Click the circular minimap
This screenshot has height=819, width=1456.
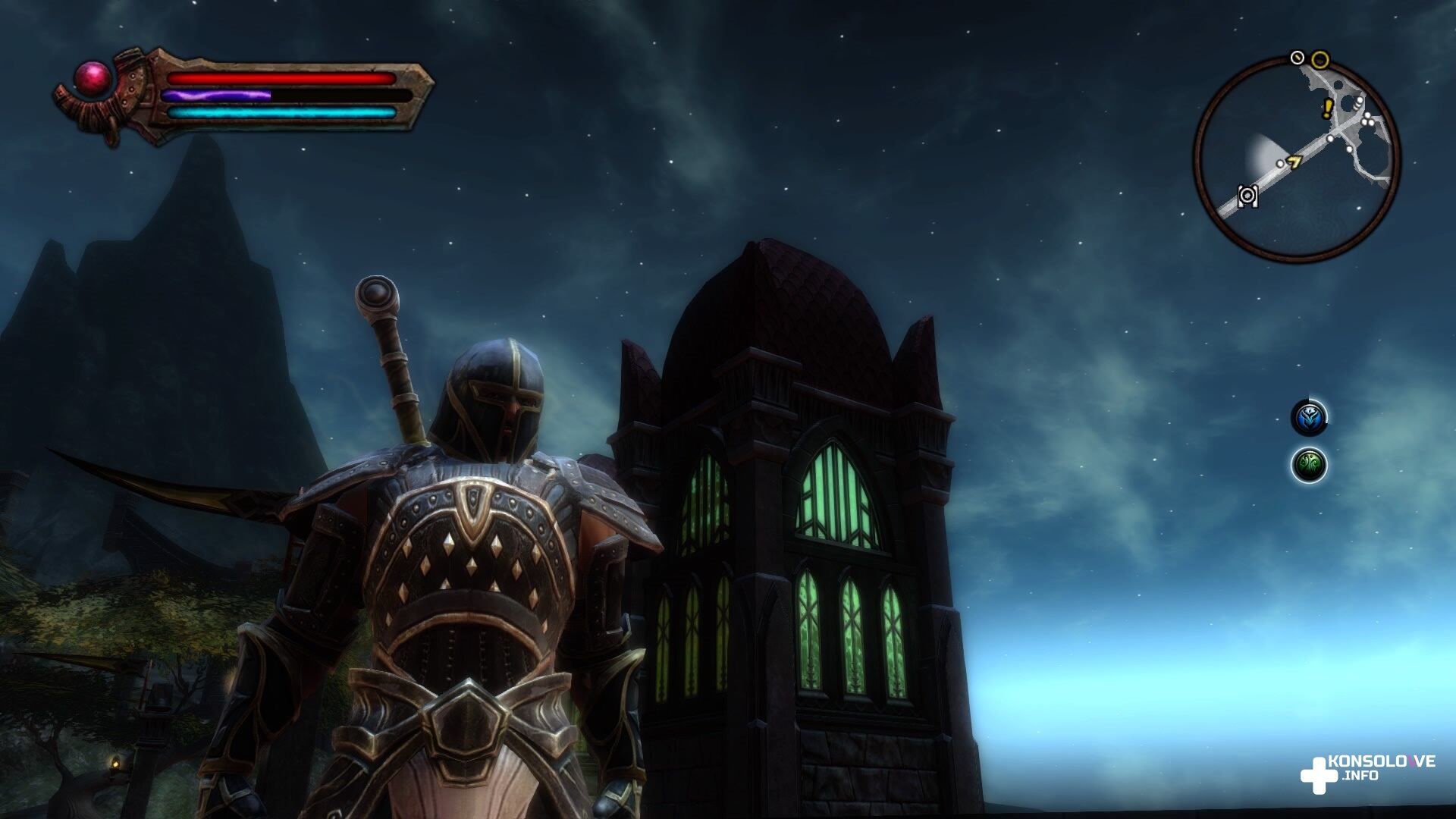tap(1297, 158)
